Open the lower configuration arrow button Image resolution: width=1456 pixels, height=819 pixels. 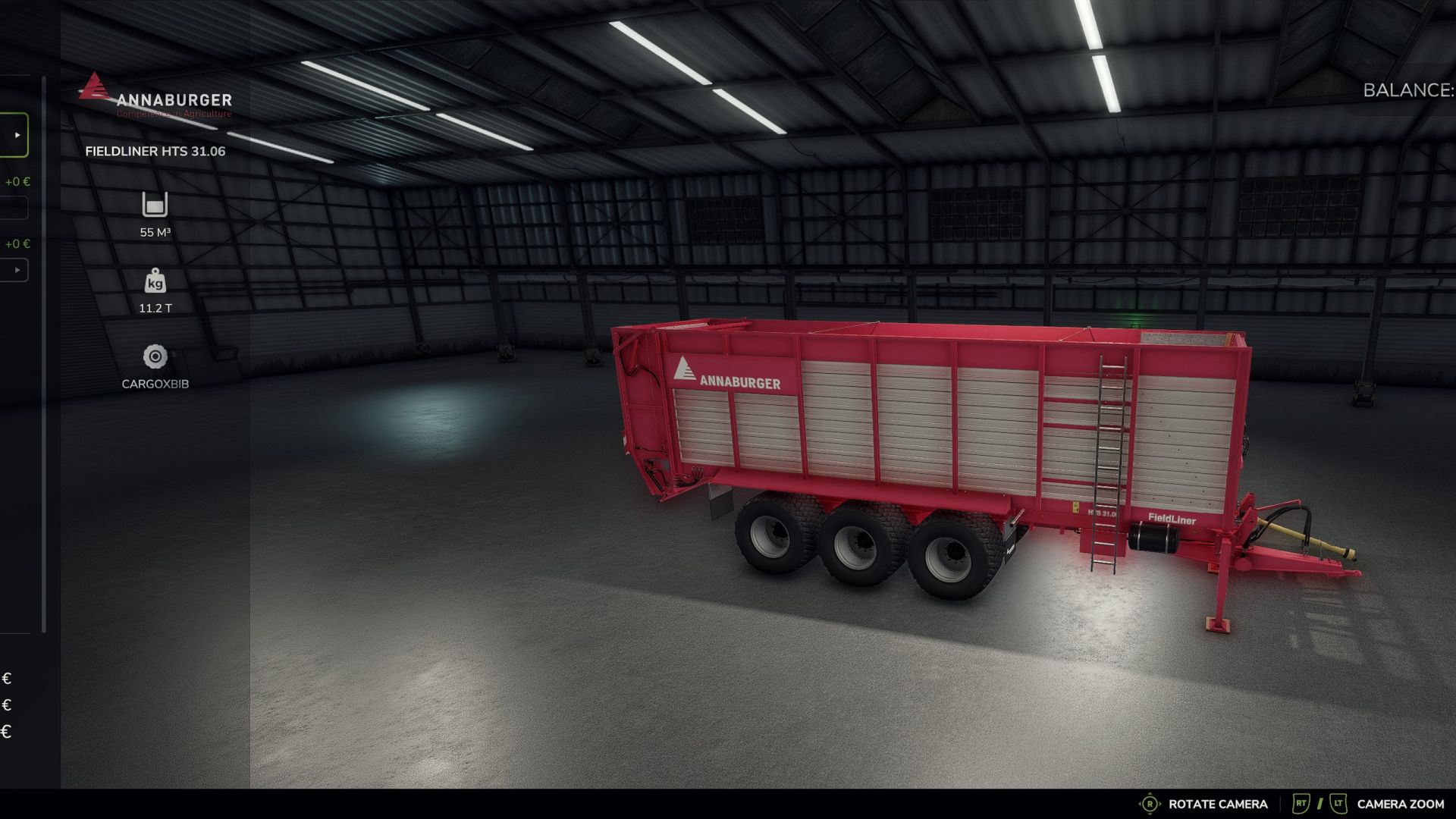pos(15,269)
